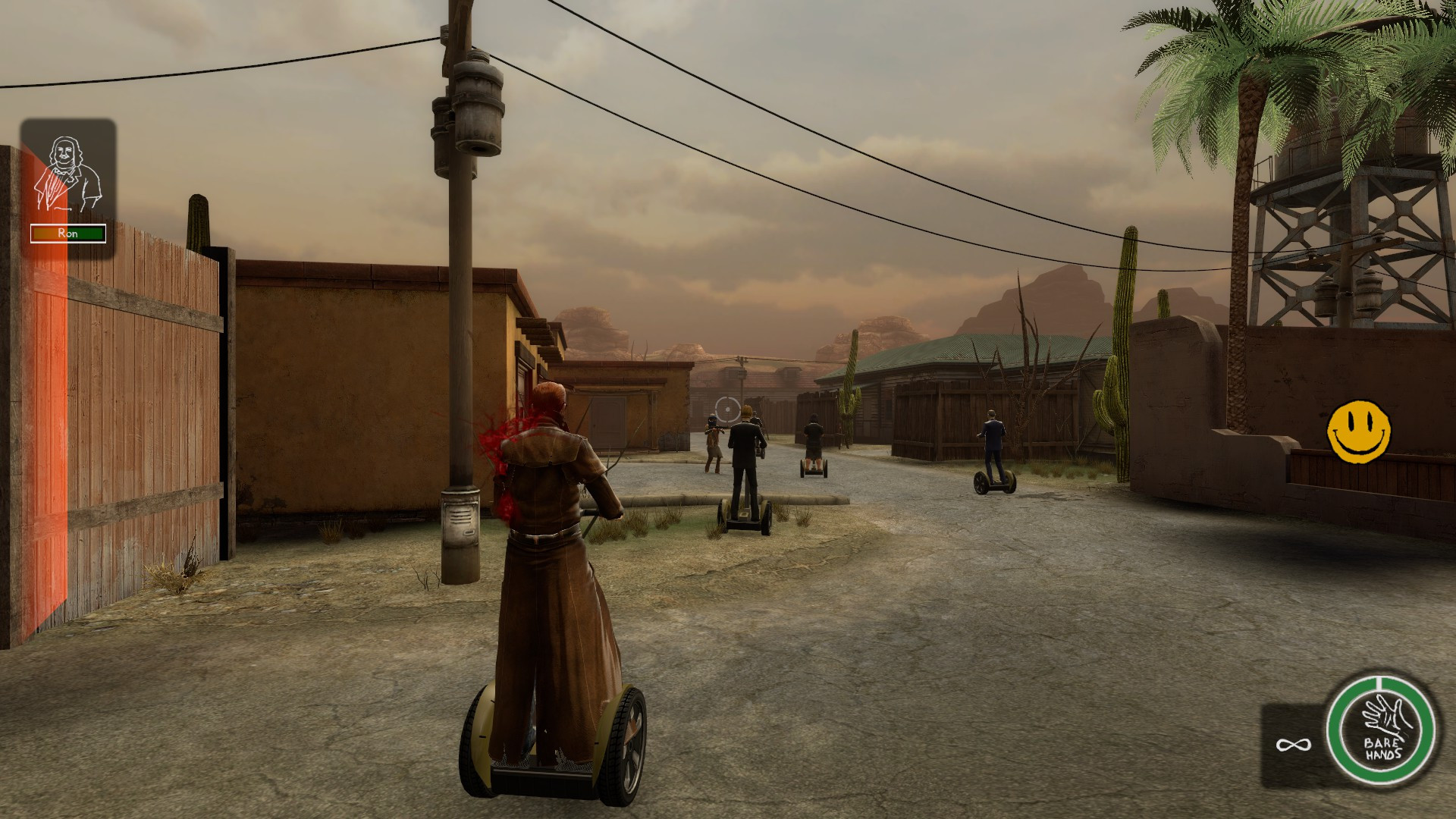Expand the Ron status panel
1456x819 pixels.
click(x=67, y=182)
